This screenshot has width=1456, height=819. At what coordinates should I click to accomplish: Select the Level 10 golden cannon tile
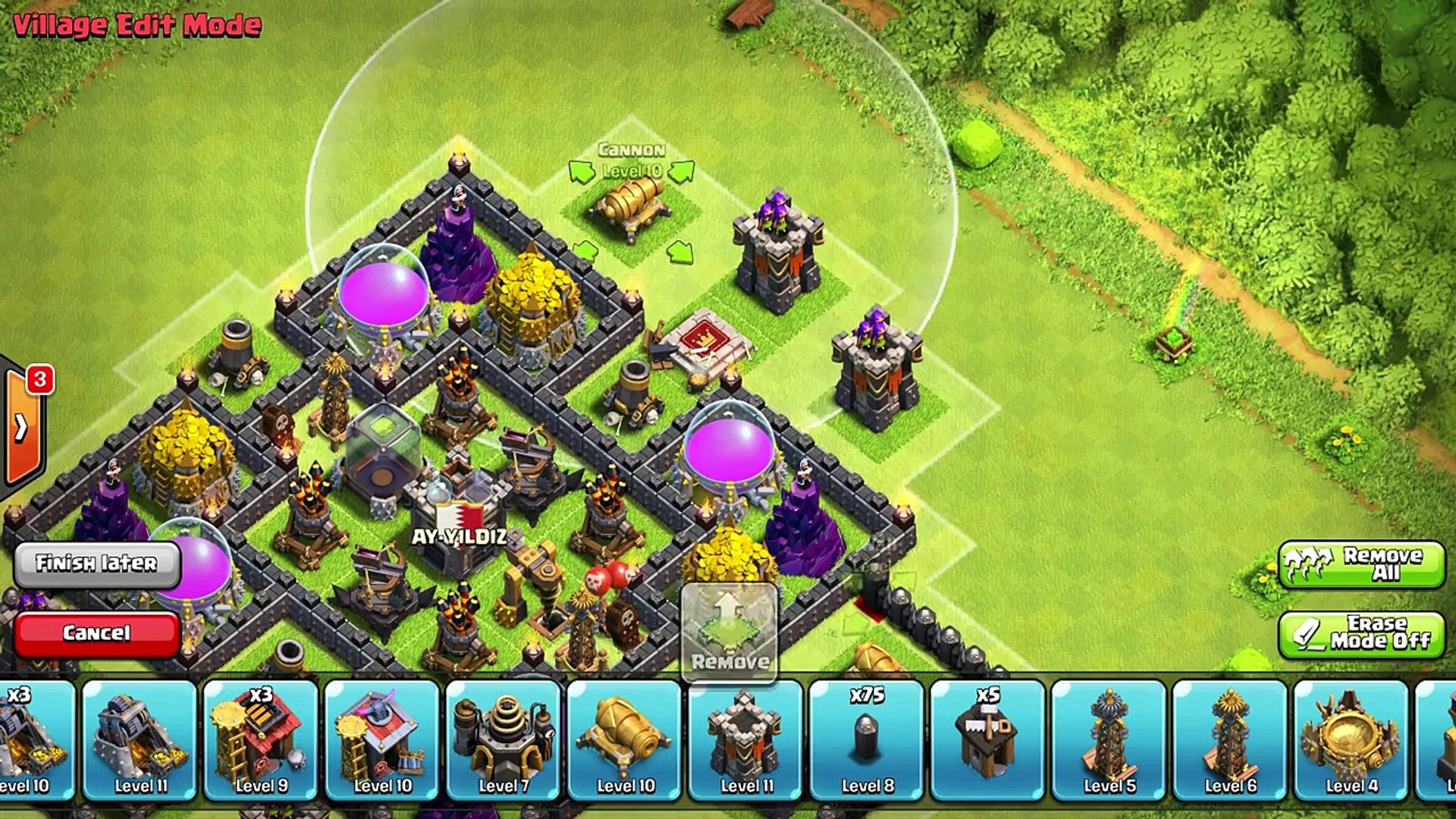625,739
